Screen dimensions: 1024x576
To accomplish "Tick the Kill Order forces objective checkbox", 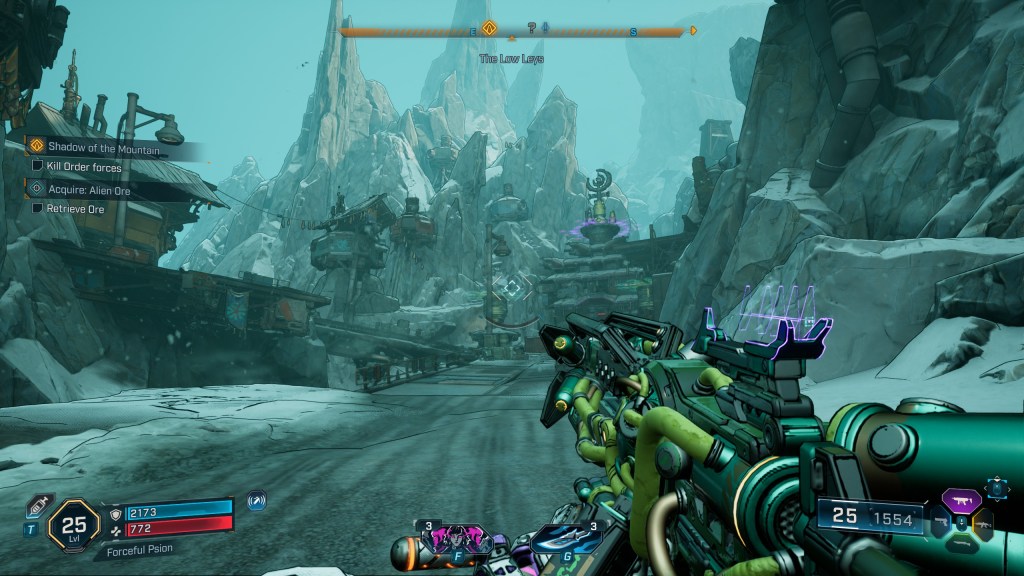I will tap(38, 167).
